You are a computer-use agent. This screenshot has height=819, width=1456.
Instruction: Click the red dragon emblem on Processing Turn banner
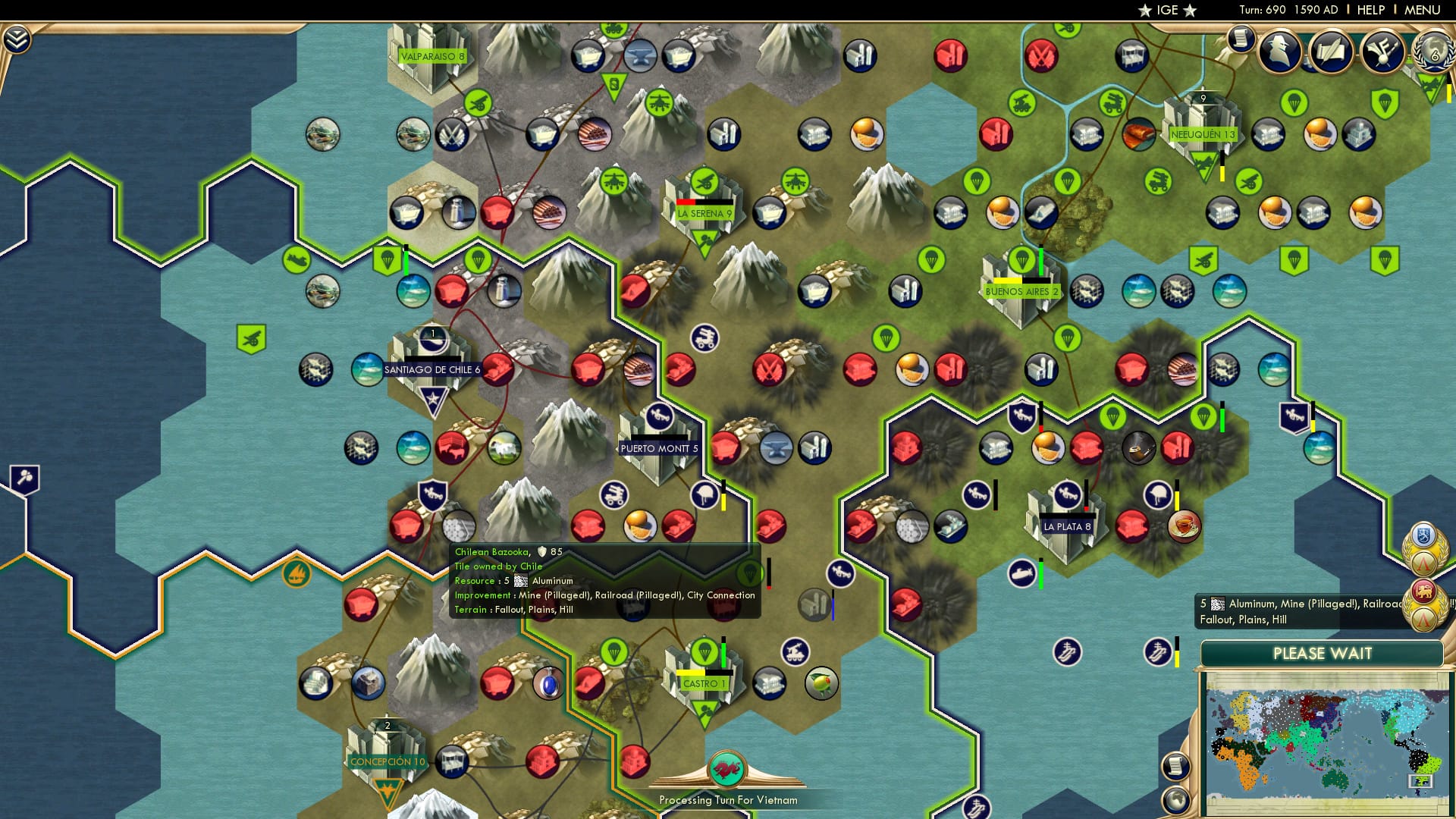click(x=728, y=767)
